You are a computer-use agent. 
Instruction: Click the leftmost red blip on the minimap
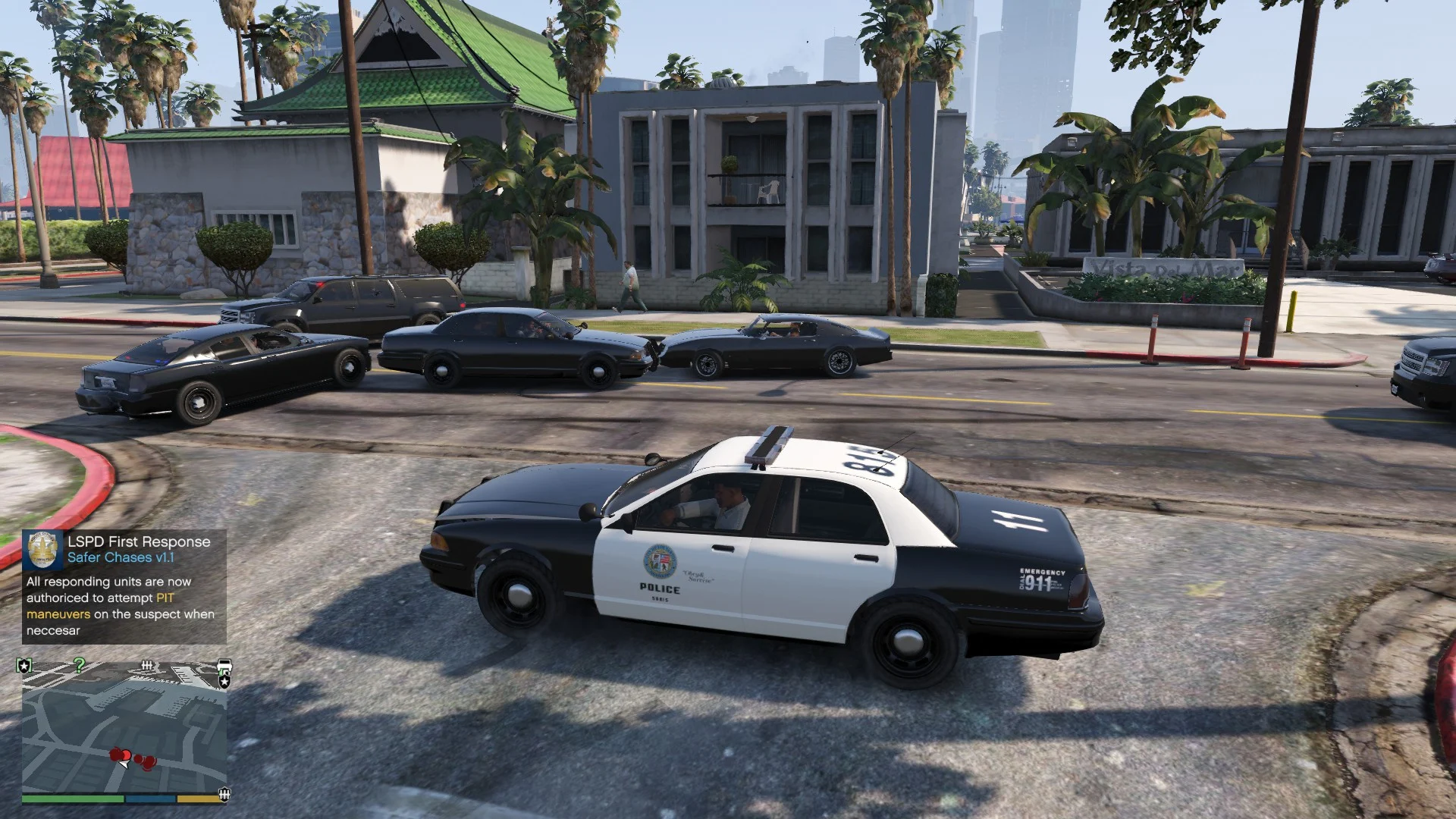tap(115, 754)
